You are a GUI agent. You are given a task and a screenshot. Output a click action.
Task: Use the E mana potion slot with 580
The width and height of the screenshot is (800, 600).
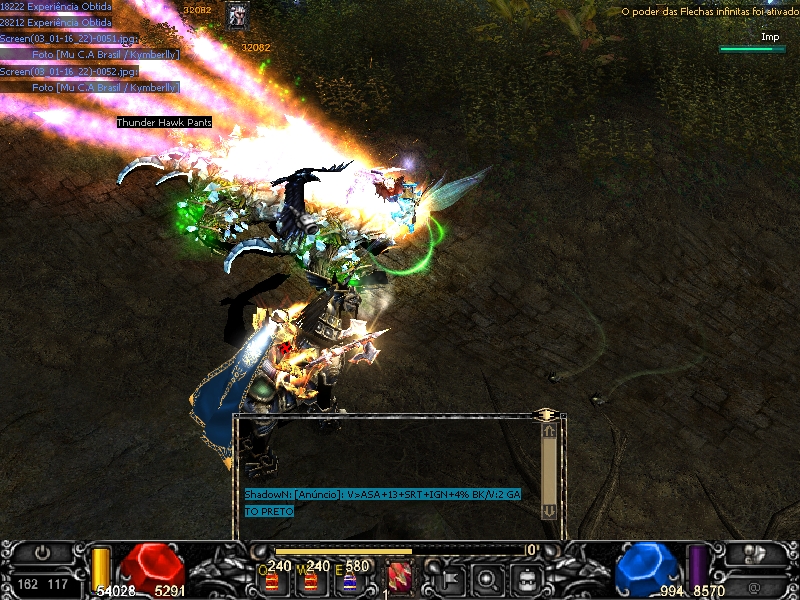tap(350, 578)
